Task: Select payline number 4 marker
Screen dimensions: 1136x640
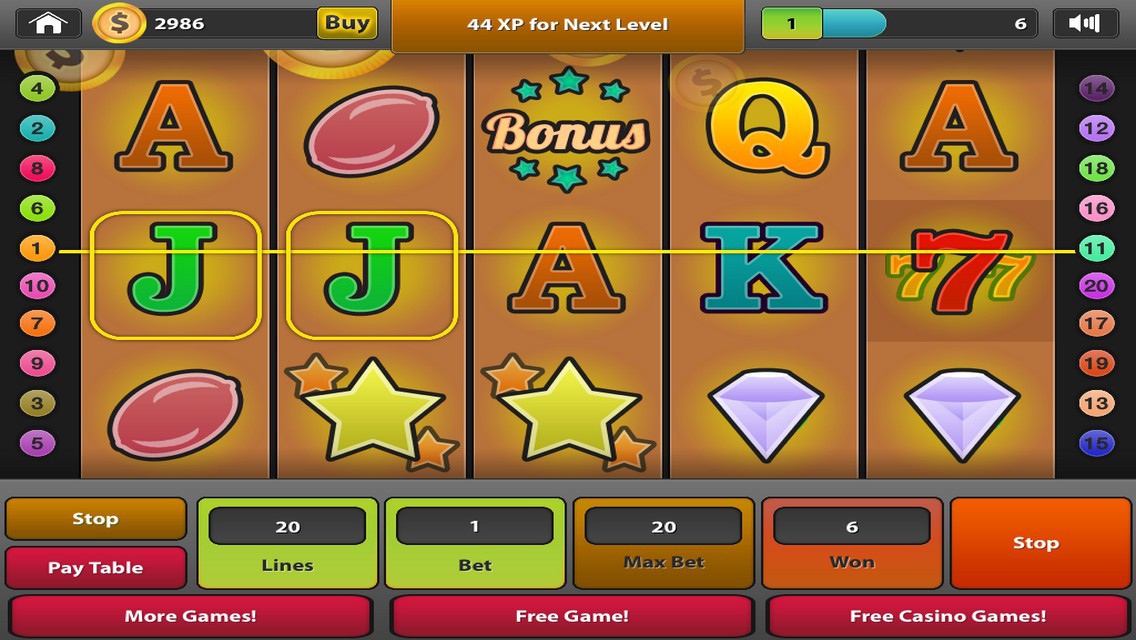Action: [x=37, y=88]
